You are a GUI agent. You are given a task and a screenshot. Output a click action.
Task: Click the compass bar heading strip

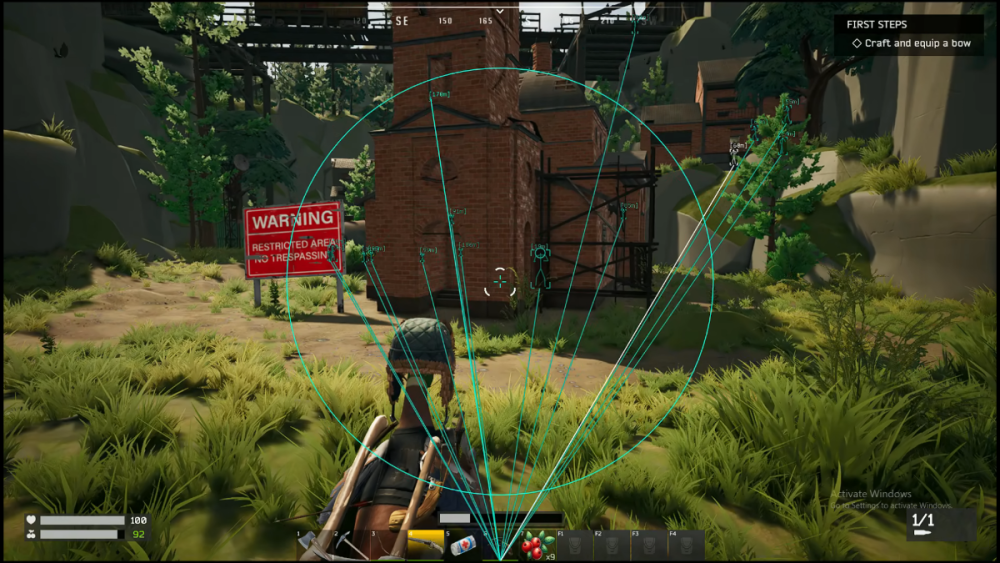click(444, 20)
